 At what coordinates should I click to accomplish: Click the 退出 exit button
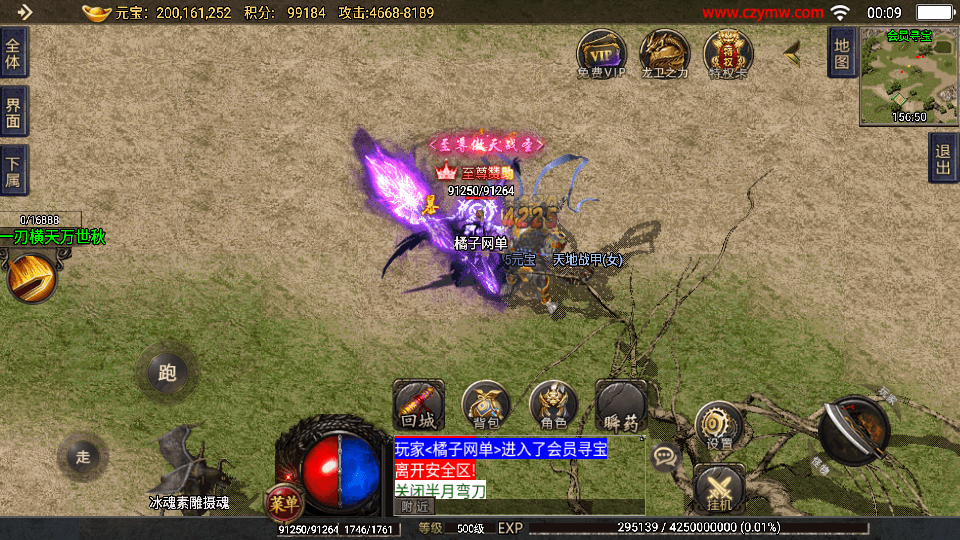(x=942, y=158)
